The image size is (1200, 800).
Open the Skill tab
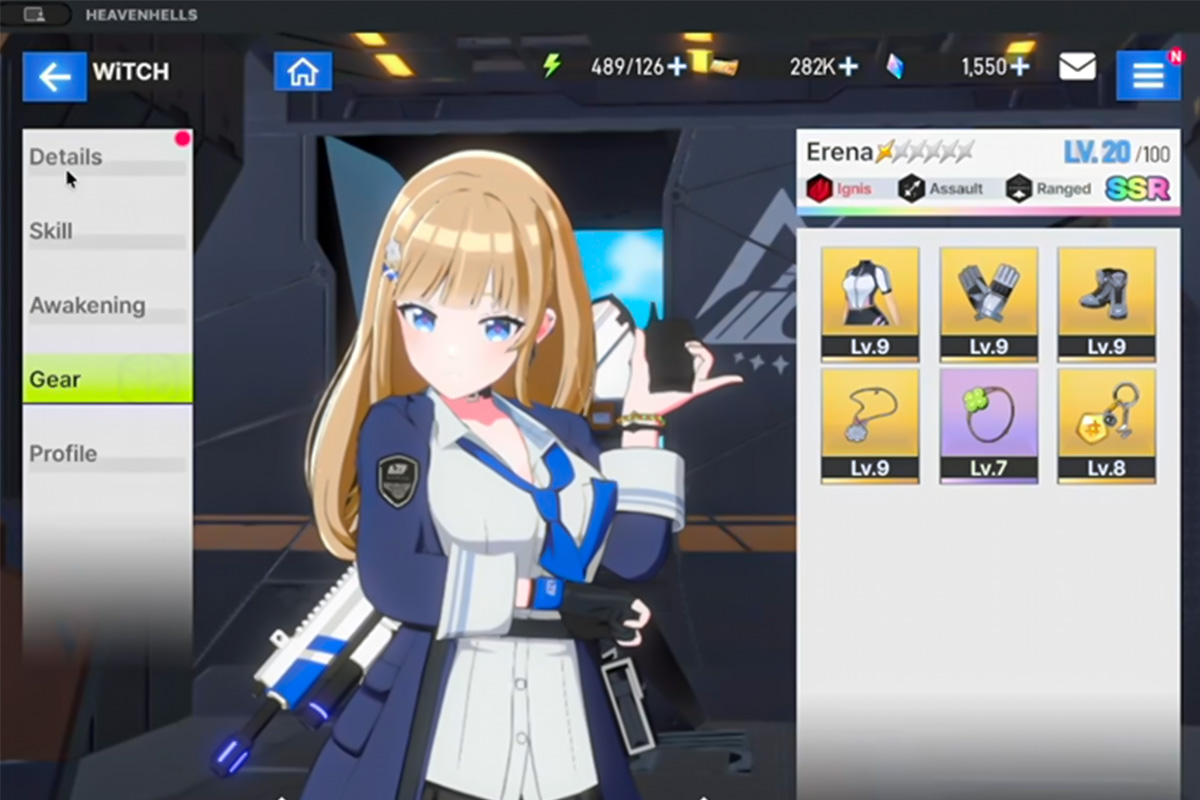107,231
